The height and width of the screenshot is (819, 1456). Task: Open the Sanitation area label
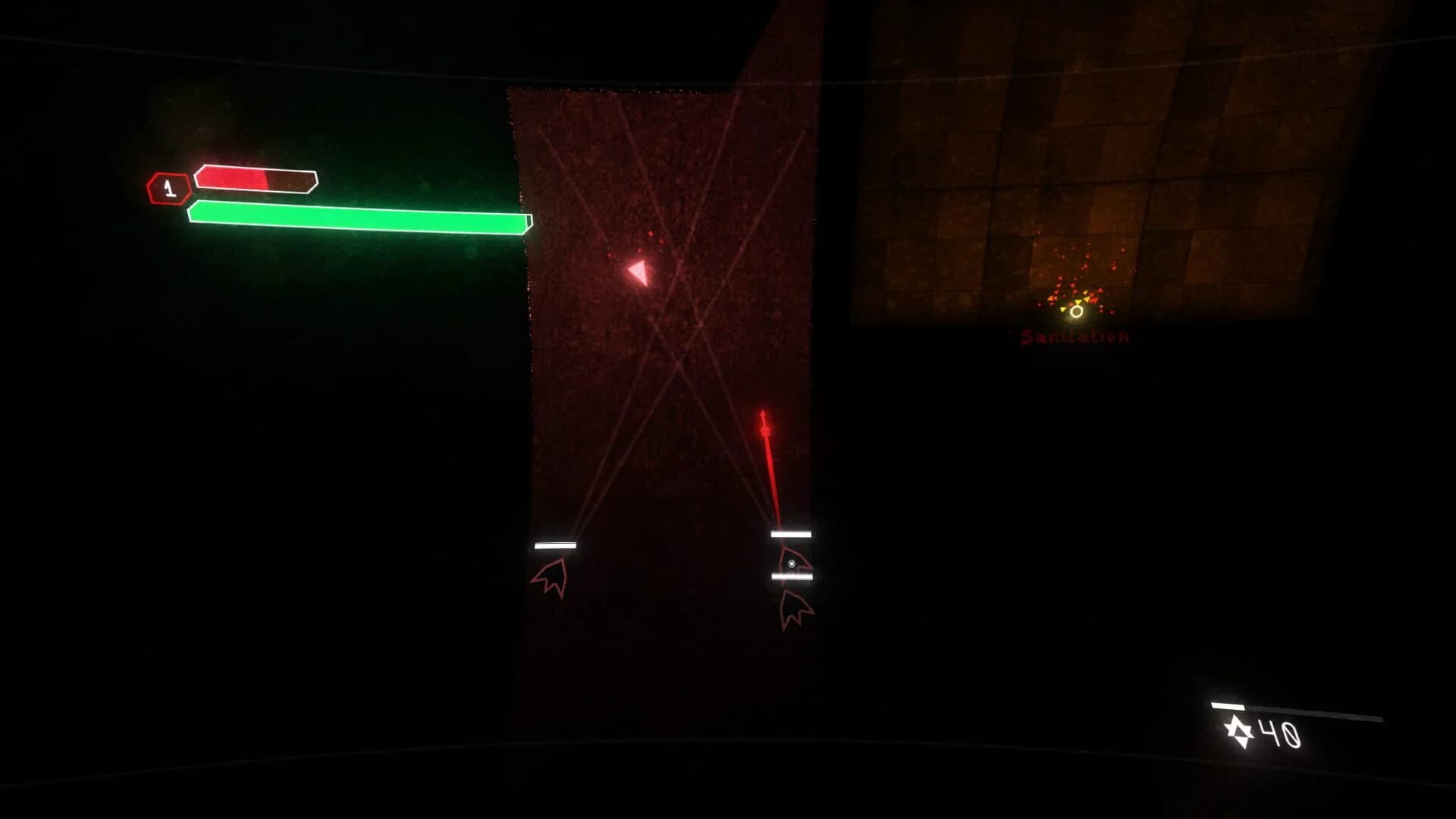click(1073, 334)
